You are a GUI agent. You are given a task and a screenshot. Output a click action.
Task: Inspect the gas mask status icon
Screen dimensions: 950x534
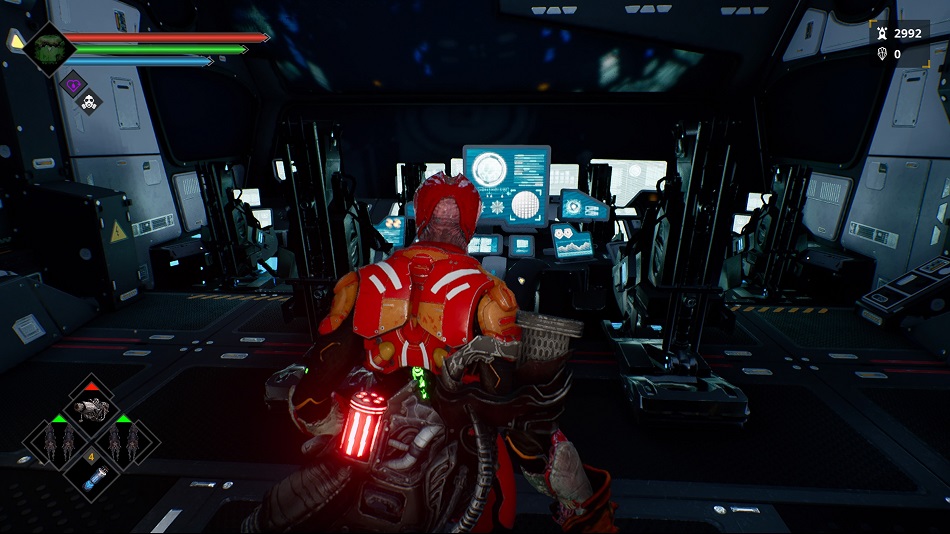(x=88, y=101)
